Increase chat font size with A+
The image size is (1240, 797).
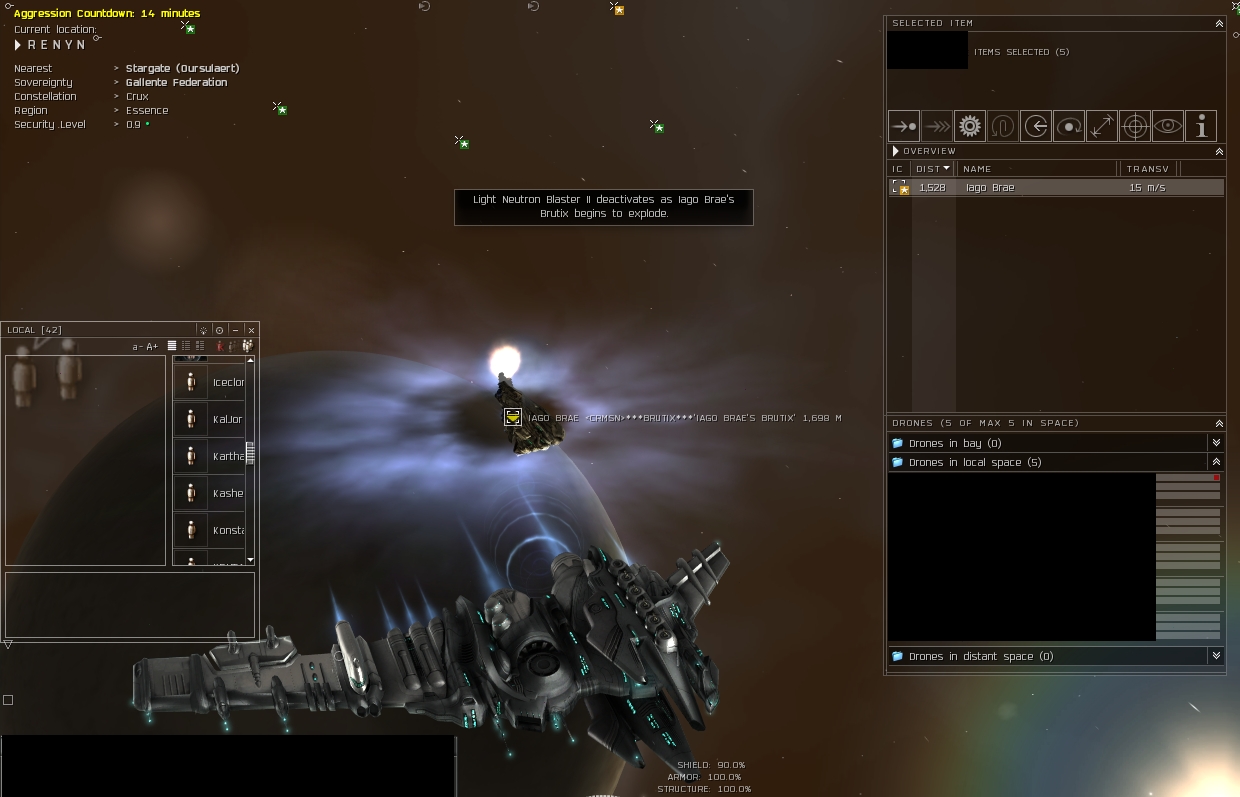pyautogui.click(x=152, y=347)
